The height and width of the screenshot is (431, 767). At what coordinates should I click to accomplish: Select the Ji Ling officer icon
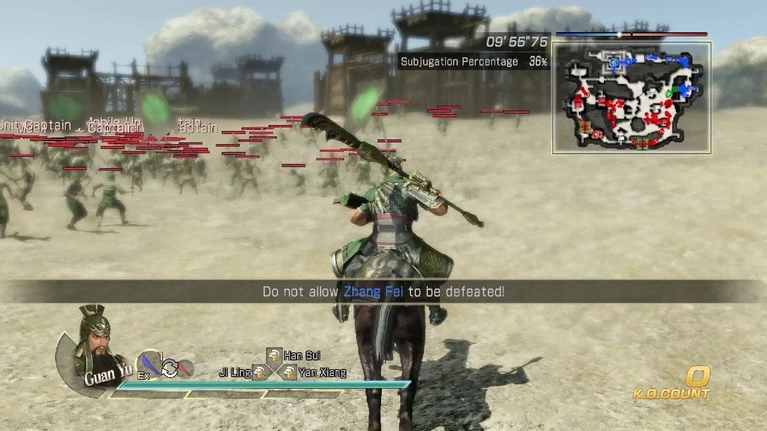[x=258, y=373]
